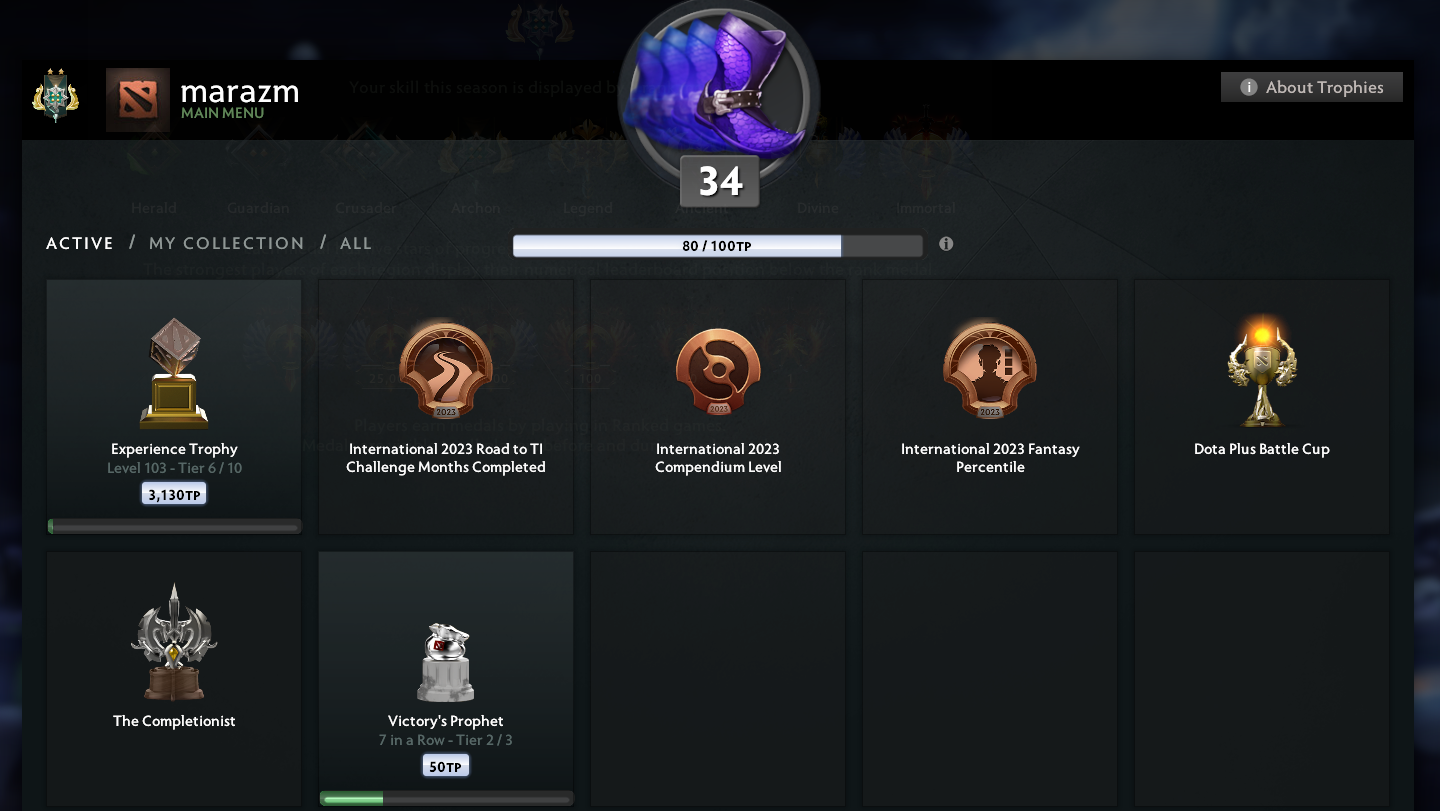View the rank medal showing 34

tap(718, 95)
